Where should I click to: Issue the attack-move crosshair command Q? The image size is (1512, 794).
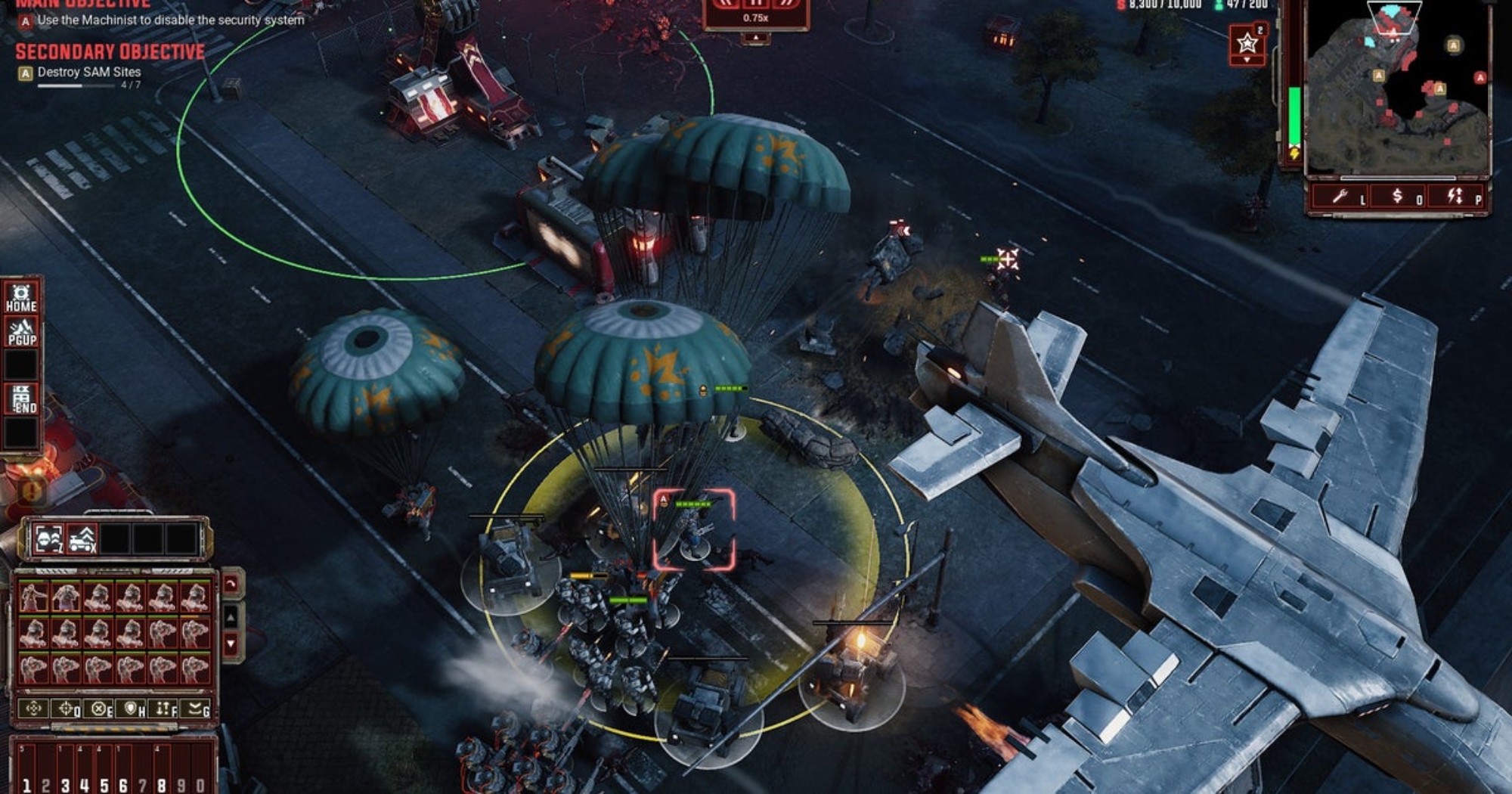67,709
